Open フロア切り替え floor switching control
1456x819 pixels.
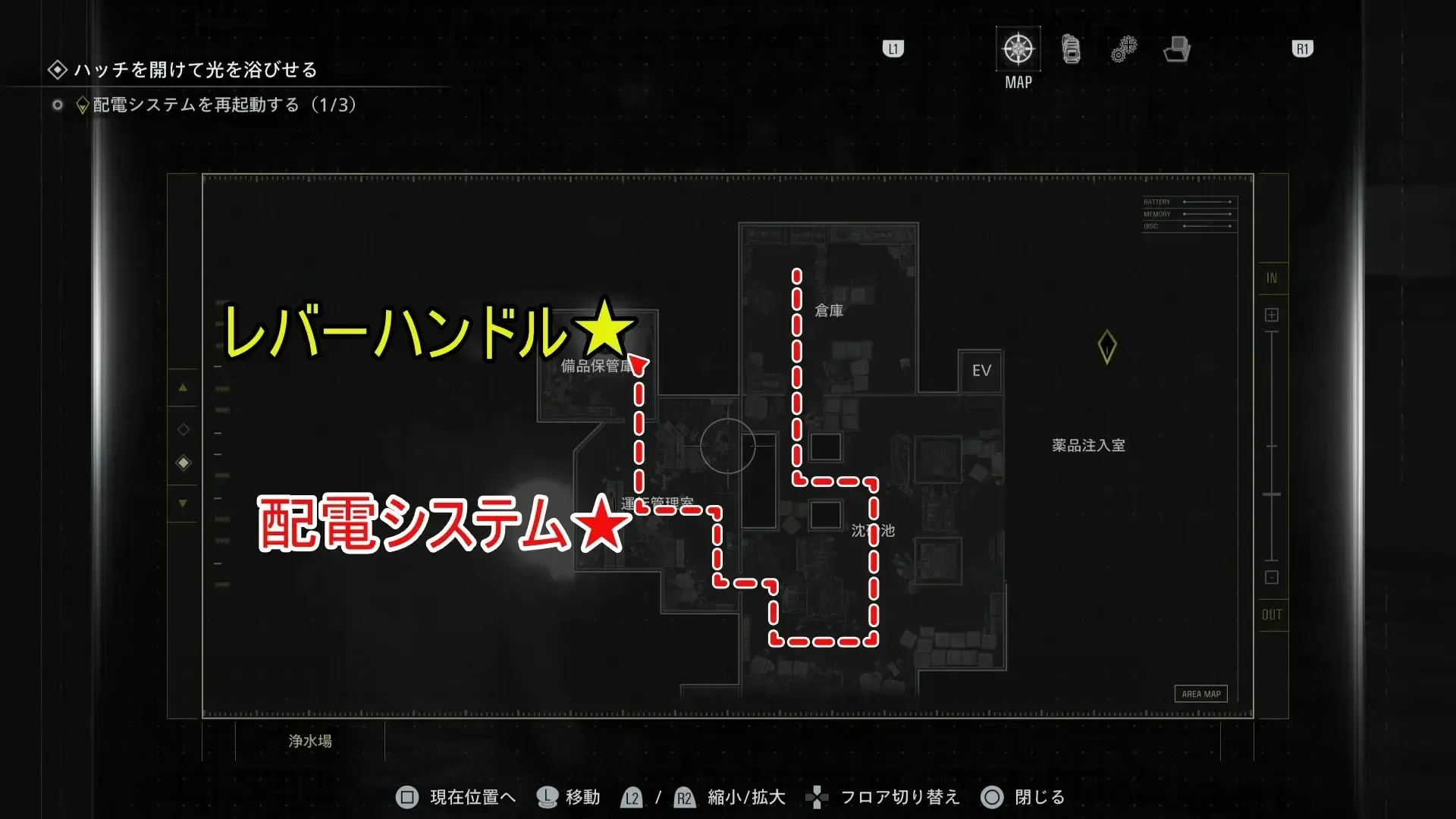(817, 797)
